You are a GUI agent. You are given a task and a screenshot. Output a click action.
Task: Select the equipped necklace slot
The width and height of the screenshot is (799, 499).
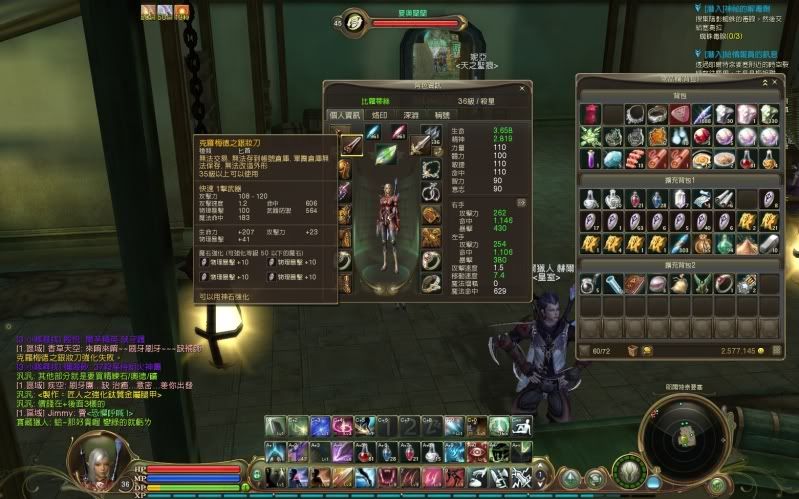pos(433,166)
